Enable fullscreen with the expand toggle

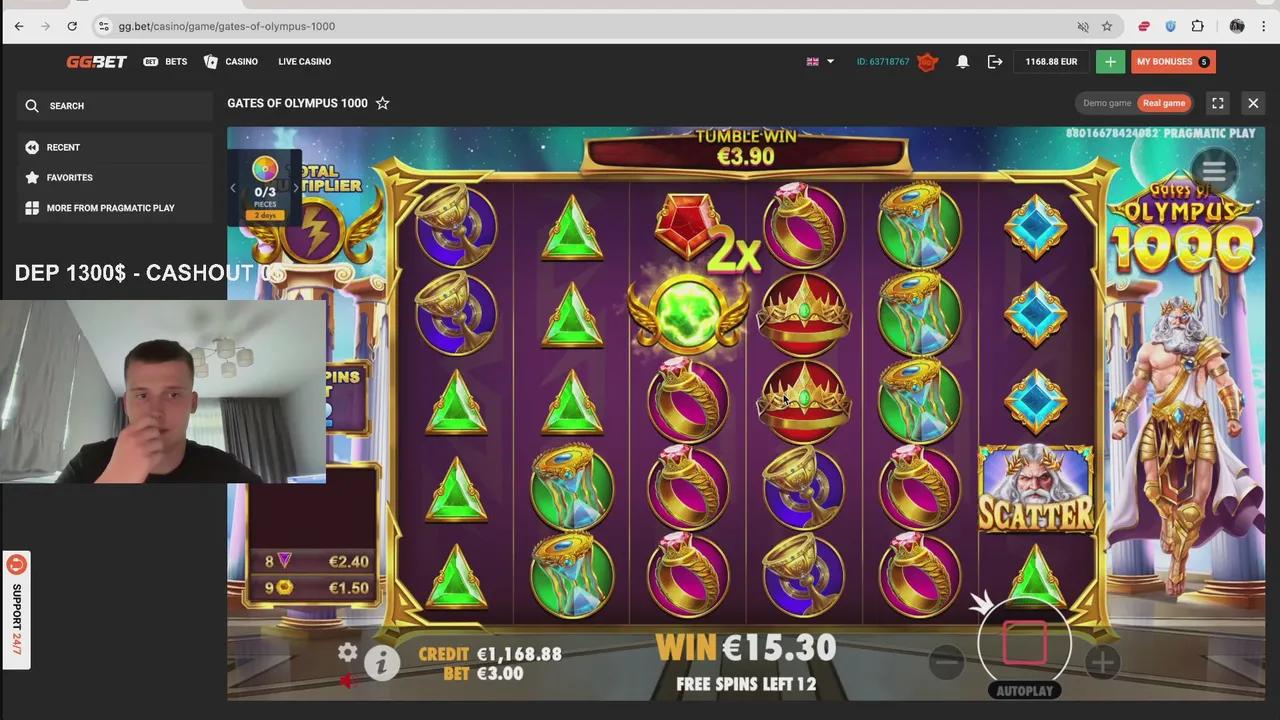tap(1217, 102)
